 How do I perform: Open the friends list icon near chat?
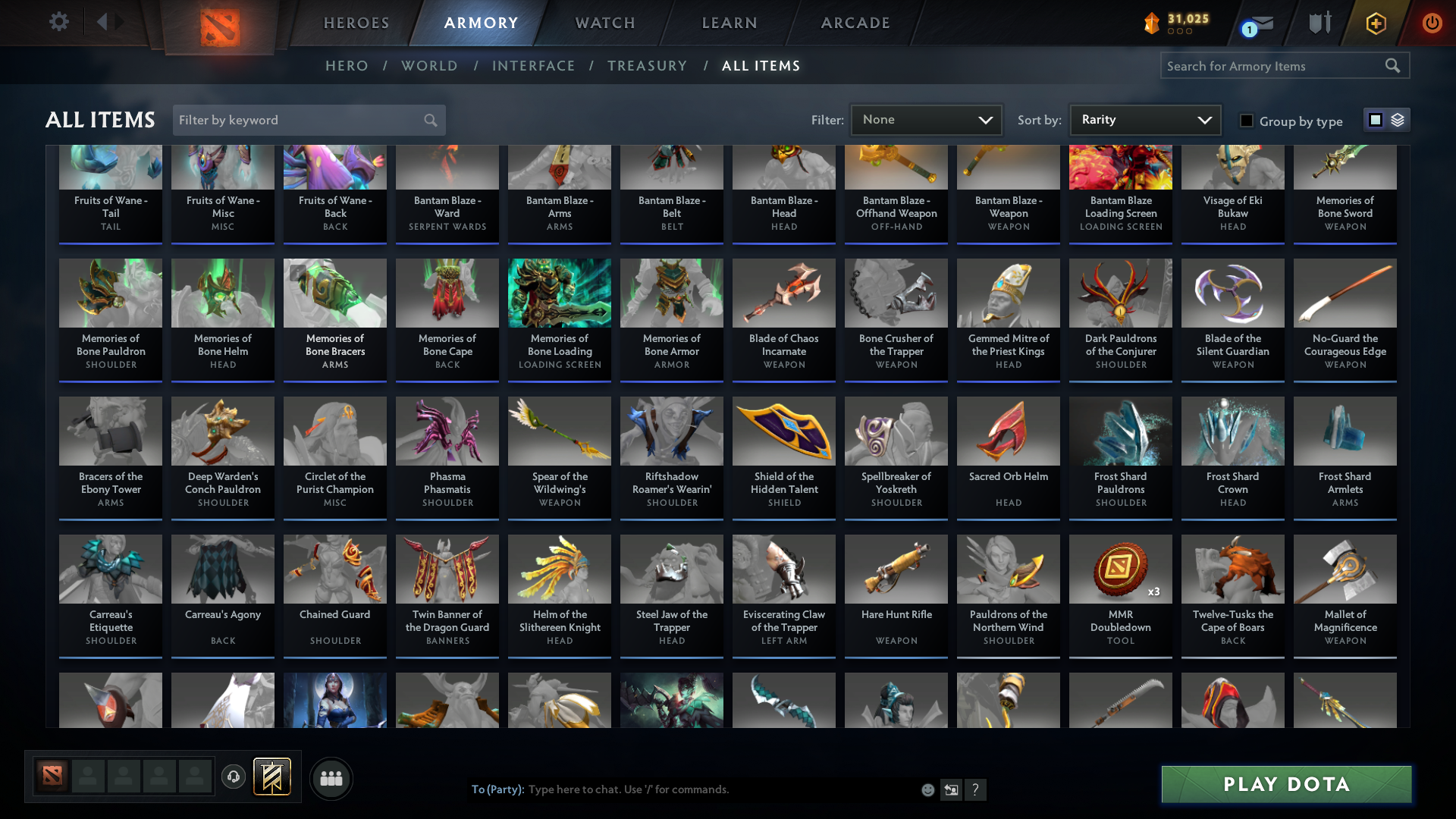pyautogui.click(x=331, y=778)
